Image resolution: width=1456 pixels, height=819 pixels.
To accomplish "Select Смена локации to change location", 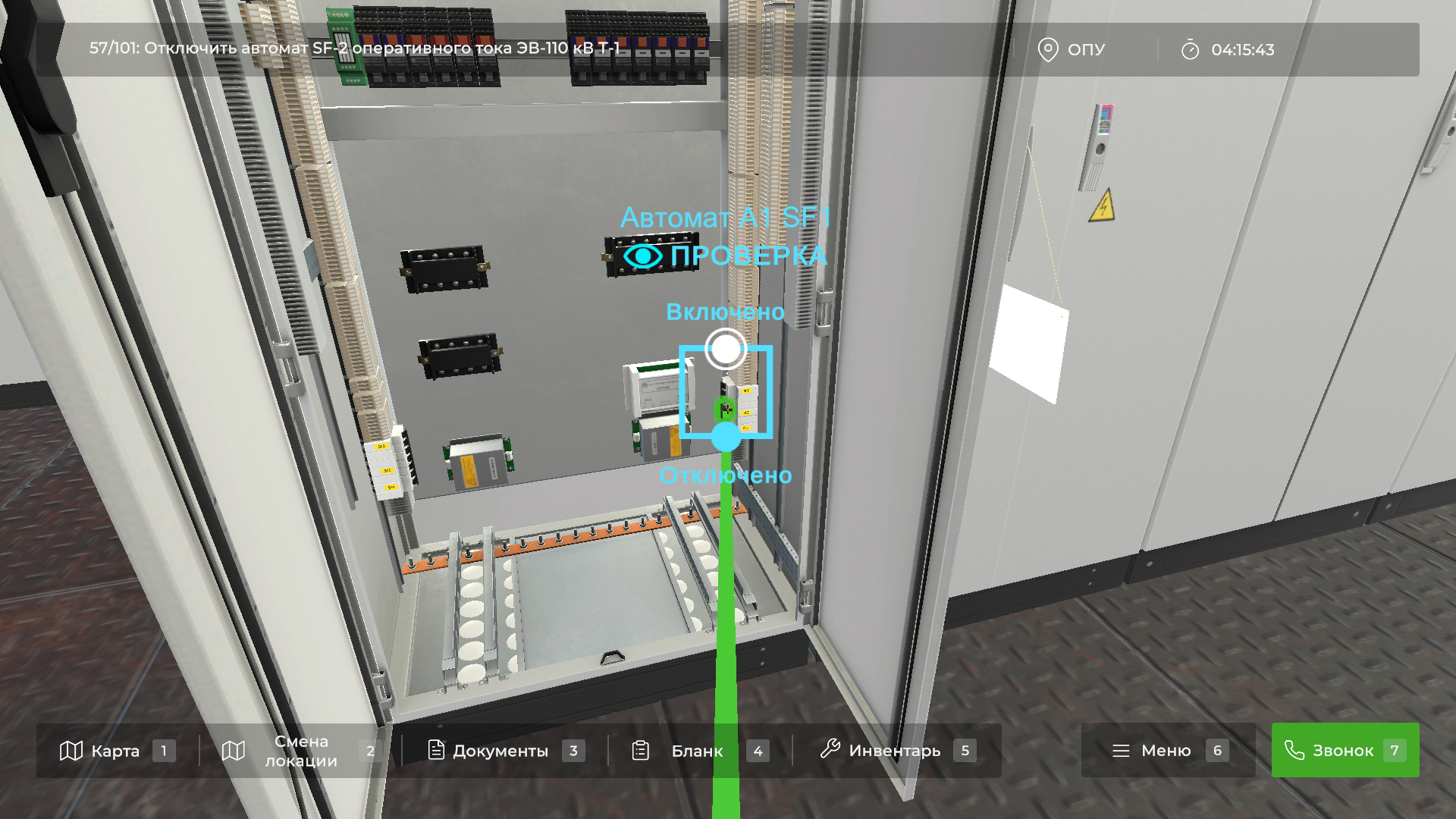I will (x=300, y=751).
